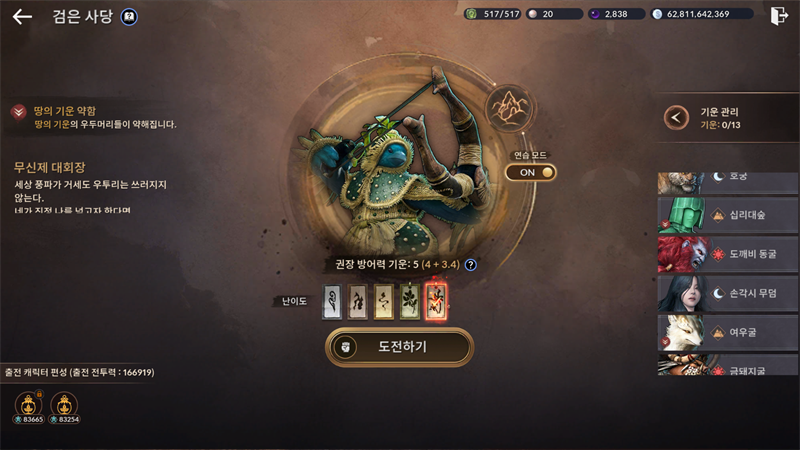
Task: Select the 십리대숲 boss entry
Action: (x=728, y=214)
